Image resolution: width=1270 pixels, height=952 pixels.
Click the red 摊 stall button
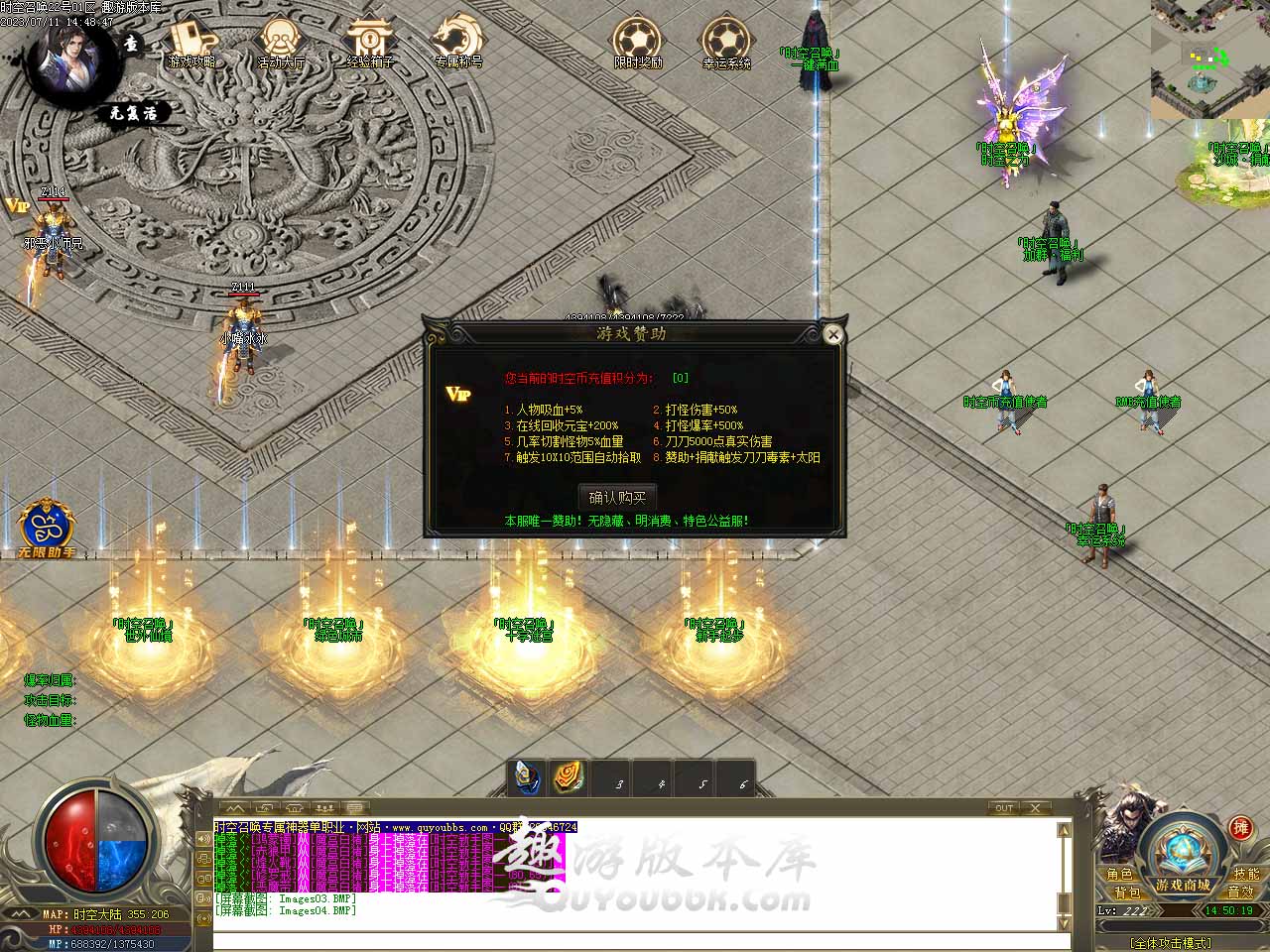pos(1240,828)
